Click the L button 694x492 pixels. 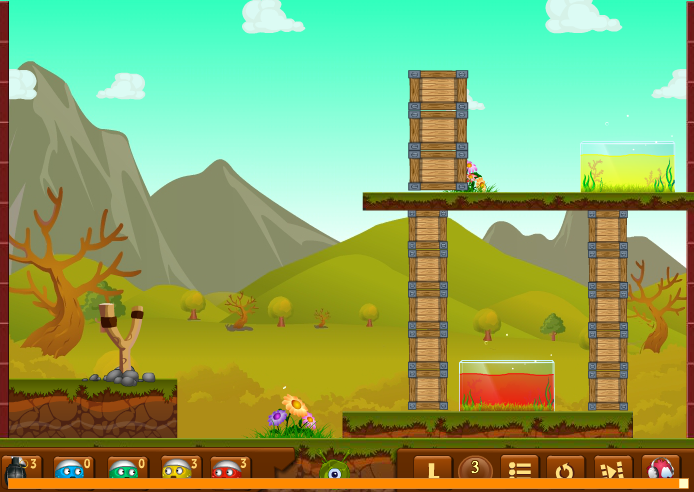point(433,469)
